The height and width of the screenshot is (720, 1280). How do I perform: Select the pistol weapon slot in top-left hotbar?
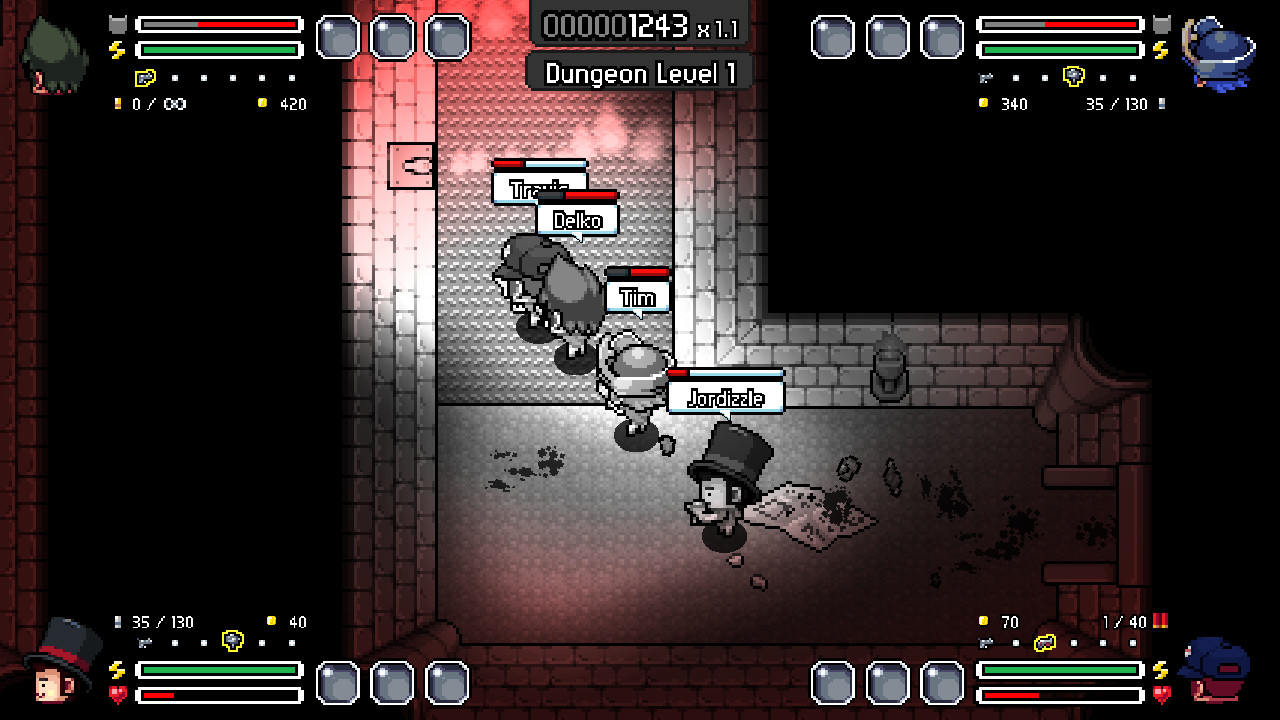(x=145, y=77)
